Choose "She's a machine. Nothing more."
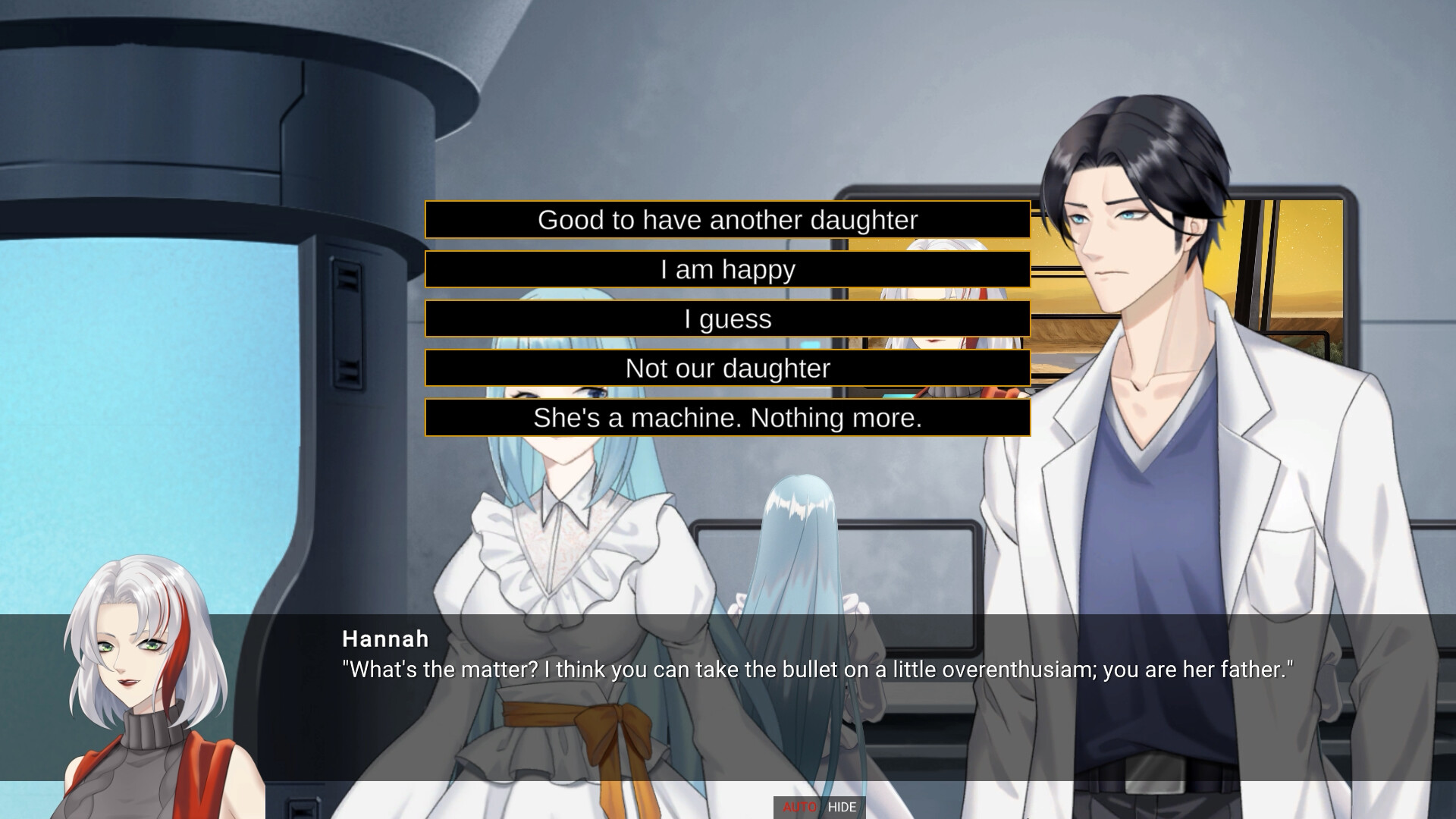The image size is (1456, 819). tap(727, 418)
